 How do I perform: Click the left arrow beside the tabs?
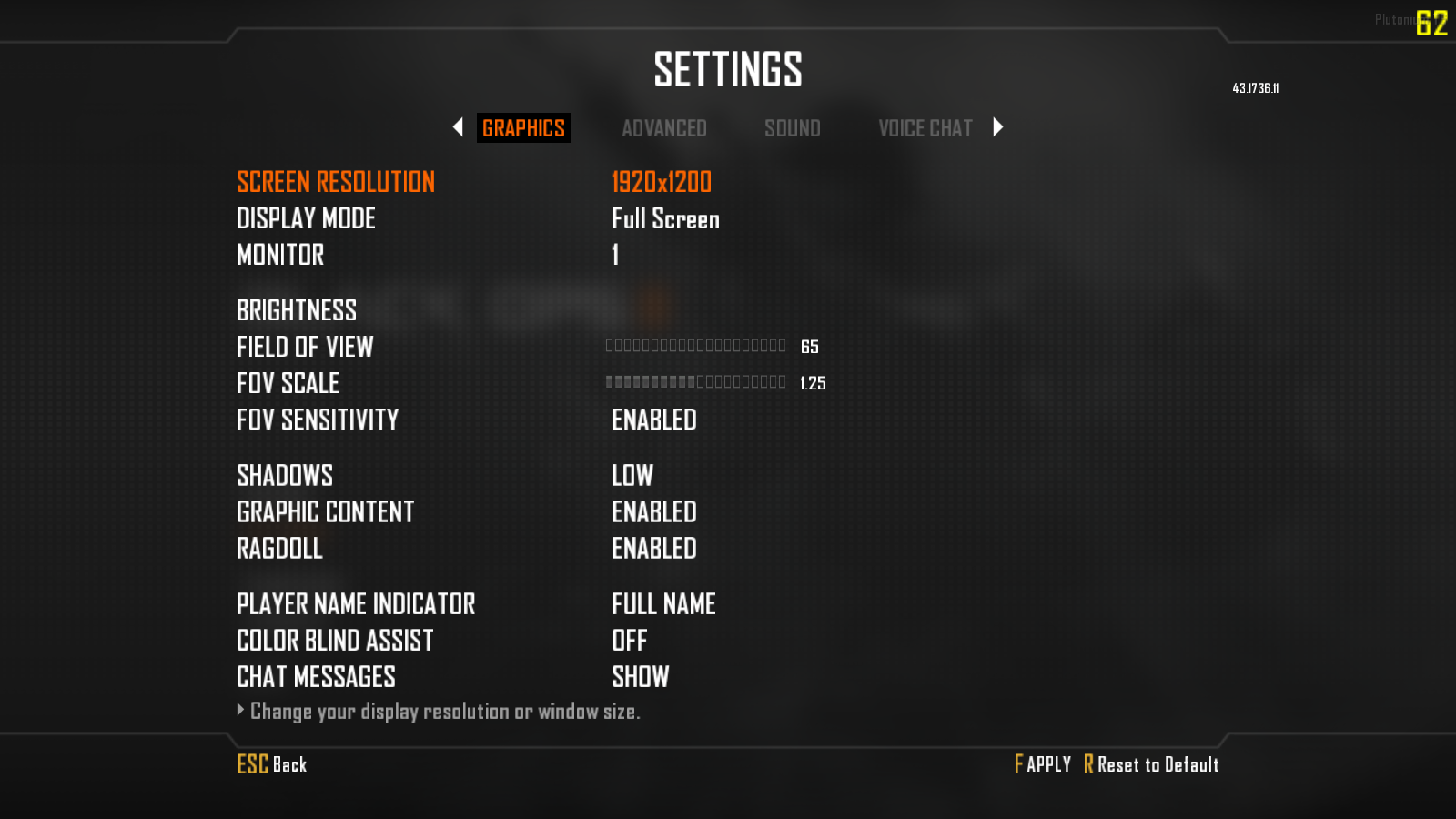coord(458,127)
